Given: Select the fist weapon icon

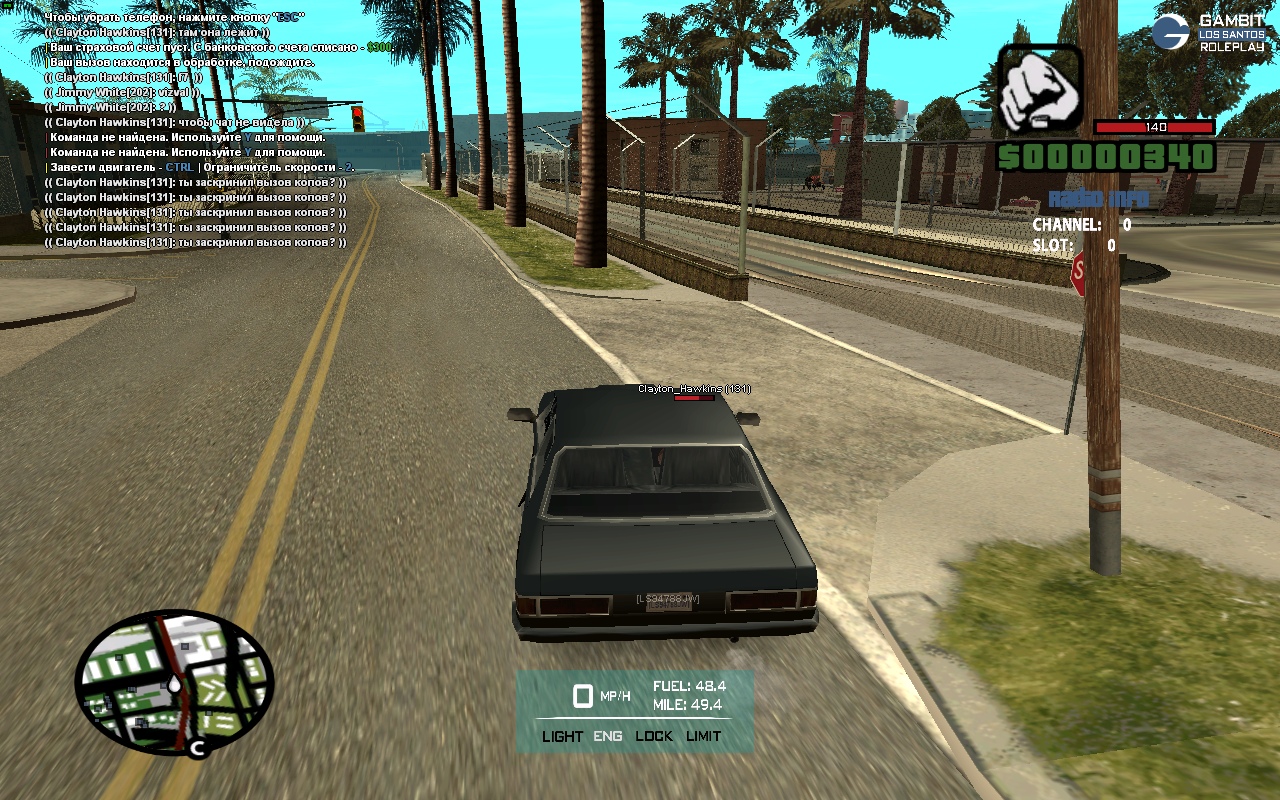Looking at the screenshot, I should pos(1040,90).
